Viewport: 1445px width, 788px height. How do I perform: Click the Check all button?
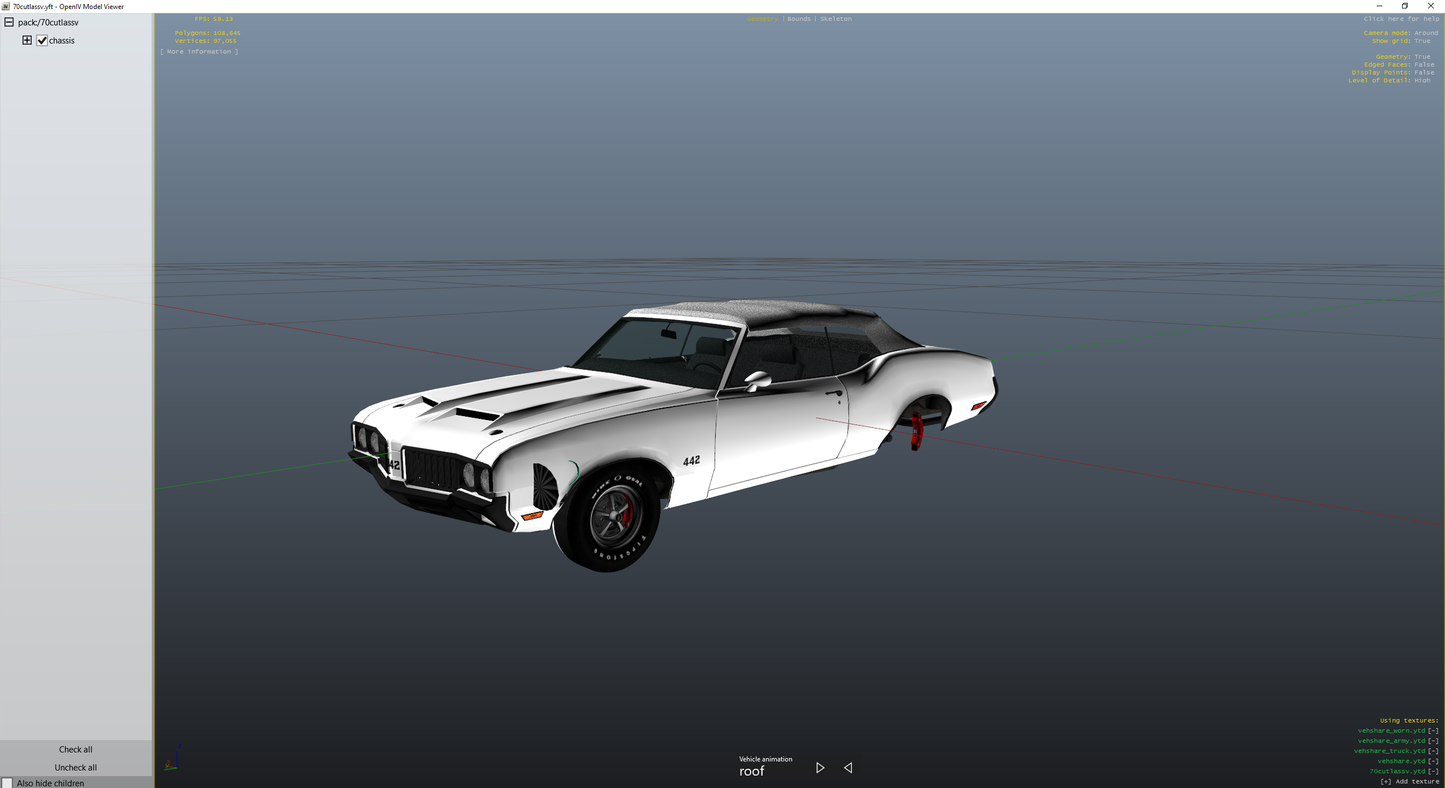click(75, 749)
